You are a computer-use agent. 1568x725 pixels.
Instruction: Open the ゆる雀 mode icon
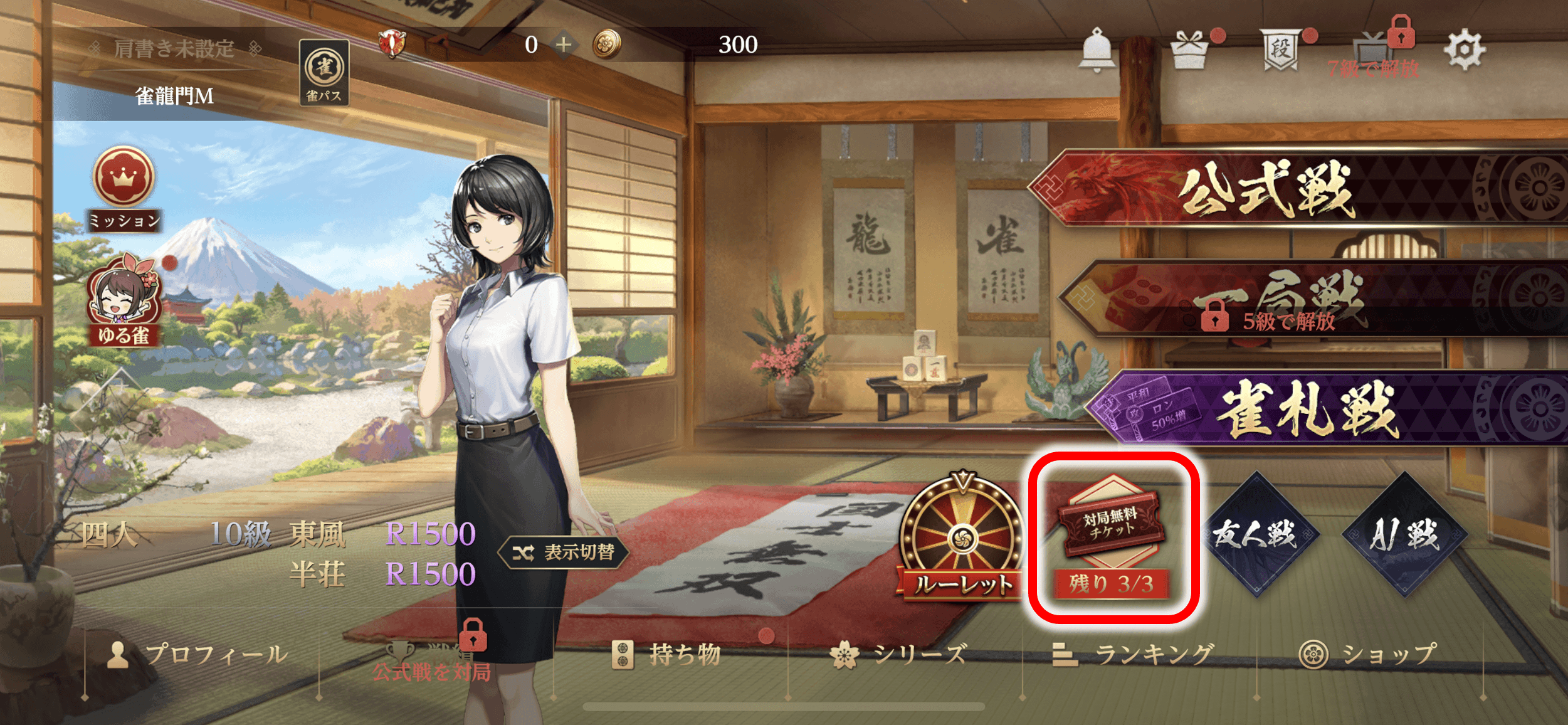pos(124,300)
